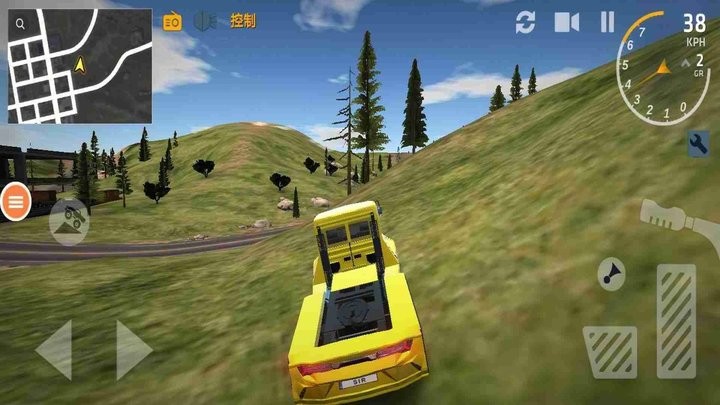
Task: Tap the off-road vehicle mode icon
Action: 68,221
